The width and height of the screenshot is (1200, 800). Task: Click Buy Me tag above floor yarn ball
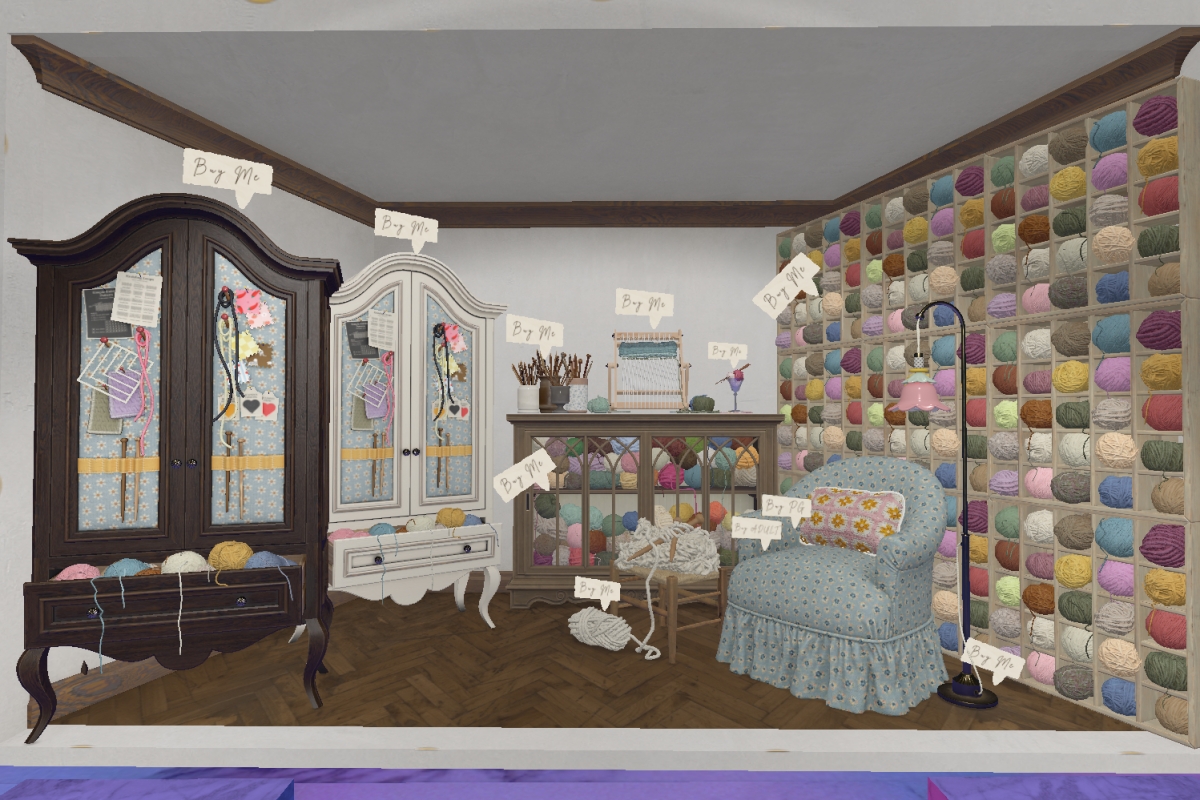coord(597,590)
